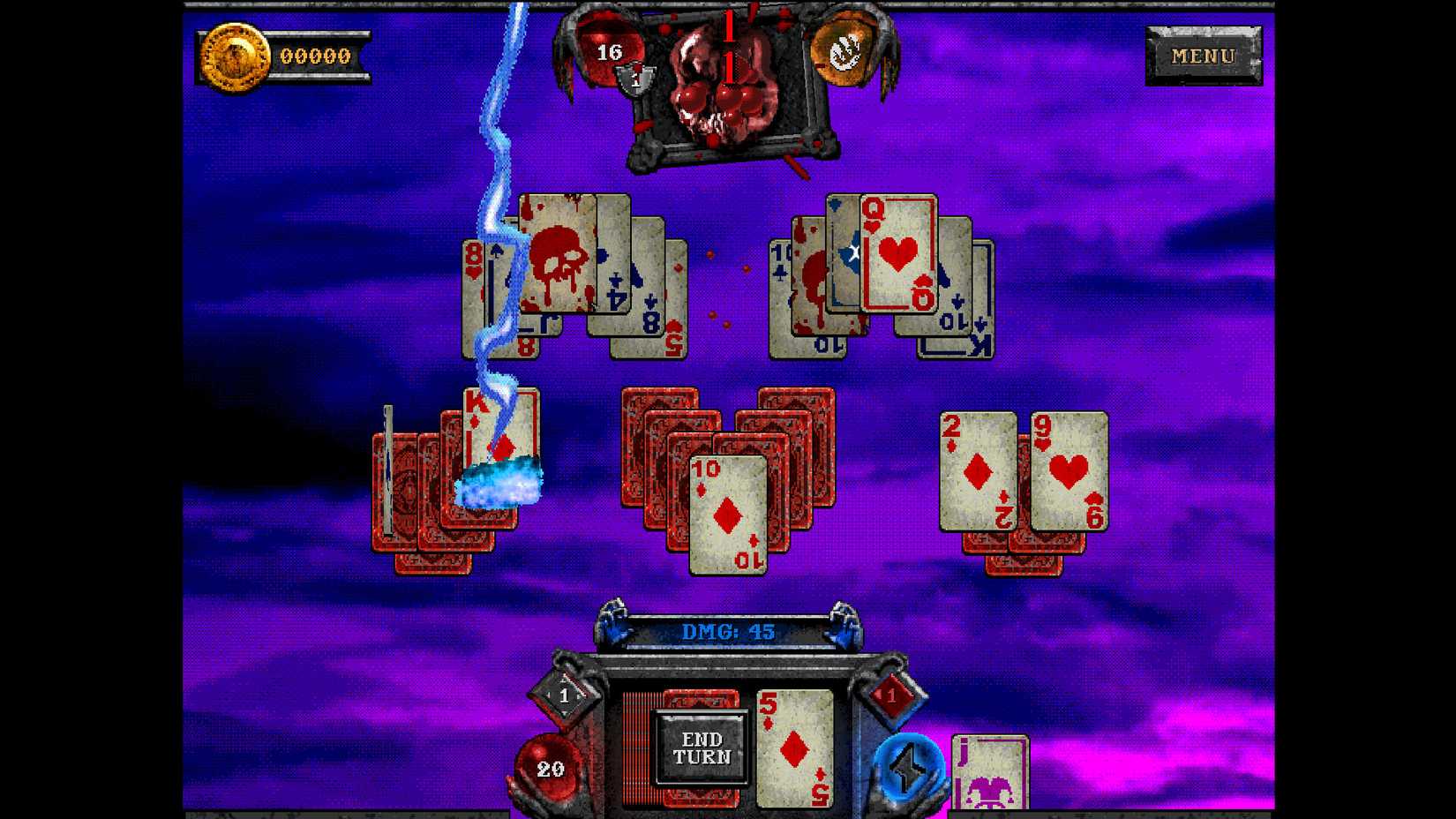Screen dimensions: 1456x819
Task: Click the enemy health orb showing 16
Action: (x=607, y=50)
